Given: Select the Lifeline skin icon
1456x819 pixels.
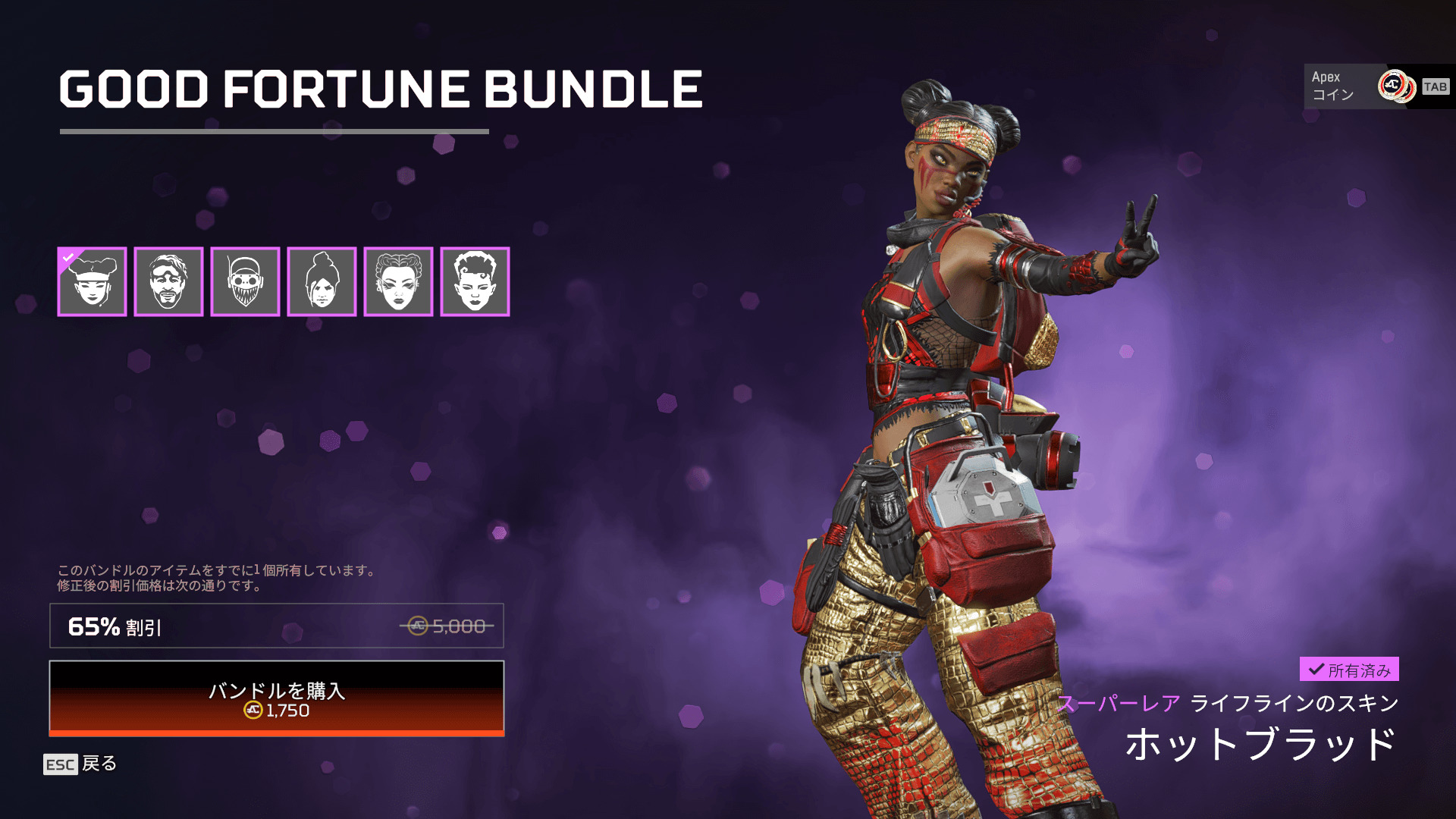Looking at the screenshot, I should [x=92, y=281].
